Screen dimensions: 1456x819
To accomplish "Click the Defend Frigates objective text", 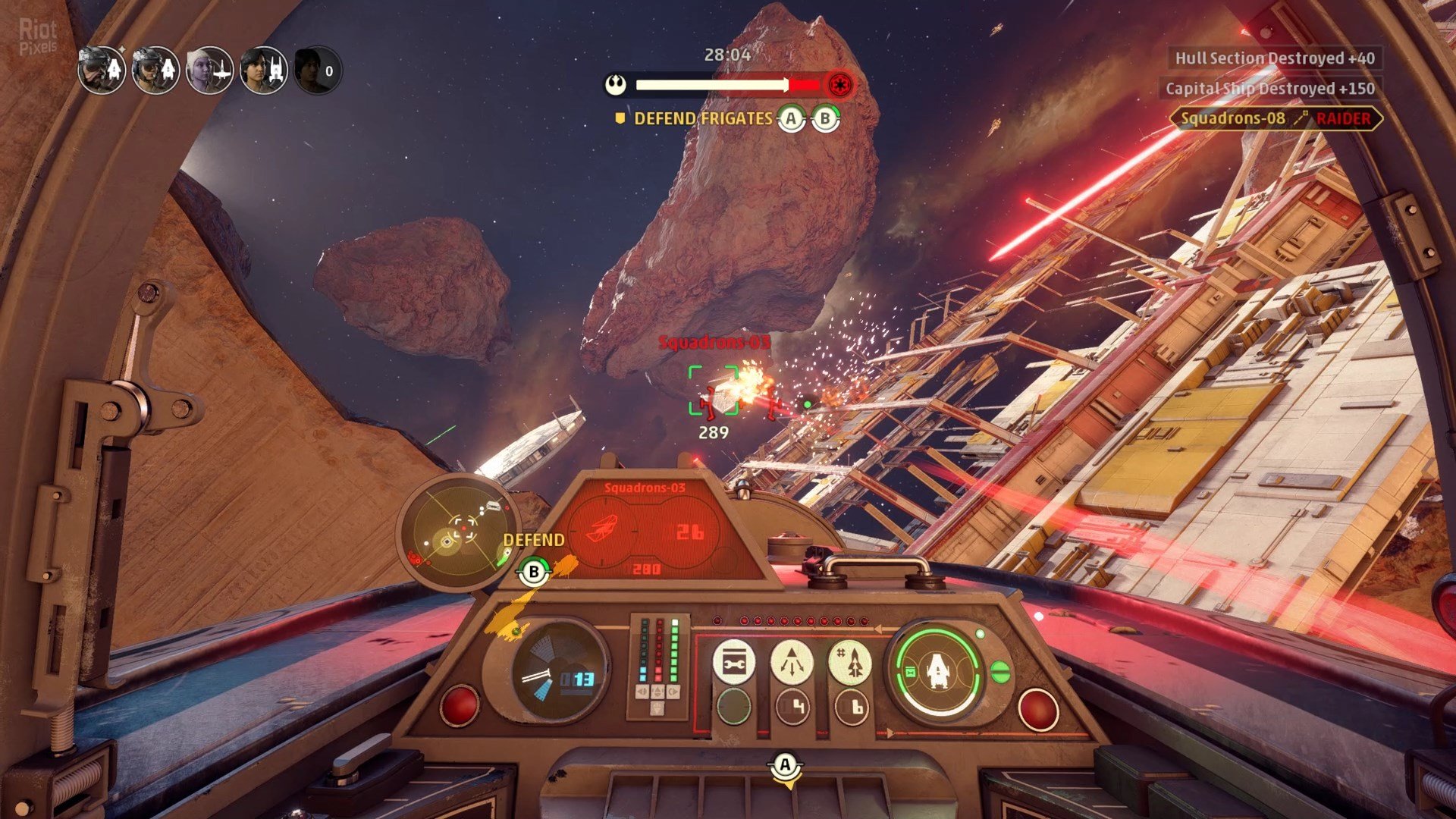I will [702, 119].
